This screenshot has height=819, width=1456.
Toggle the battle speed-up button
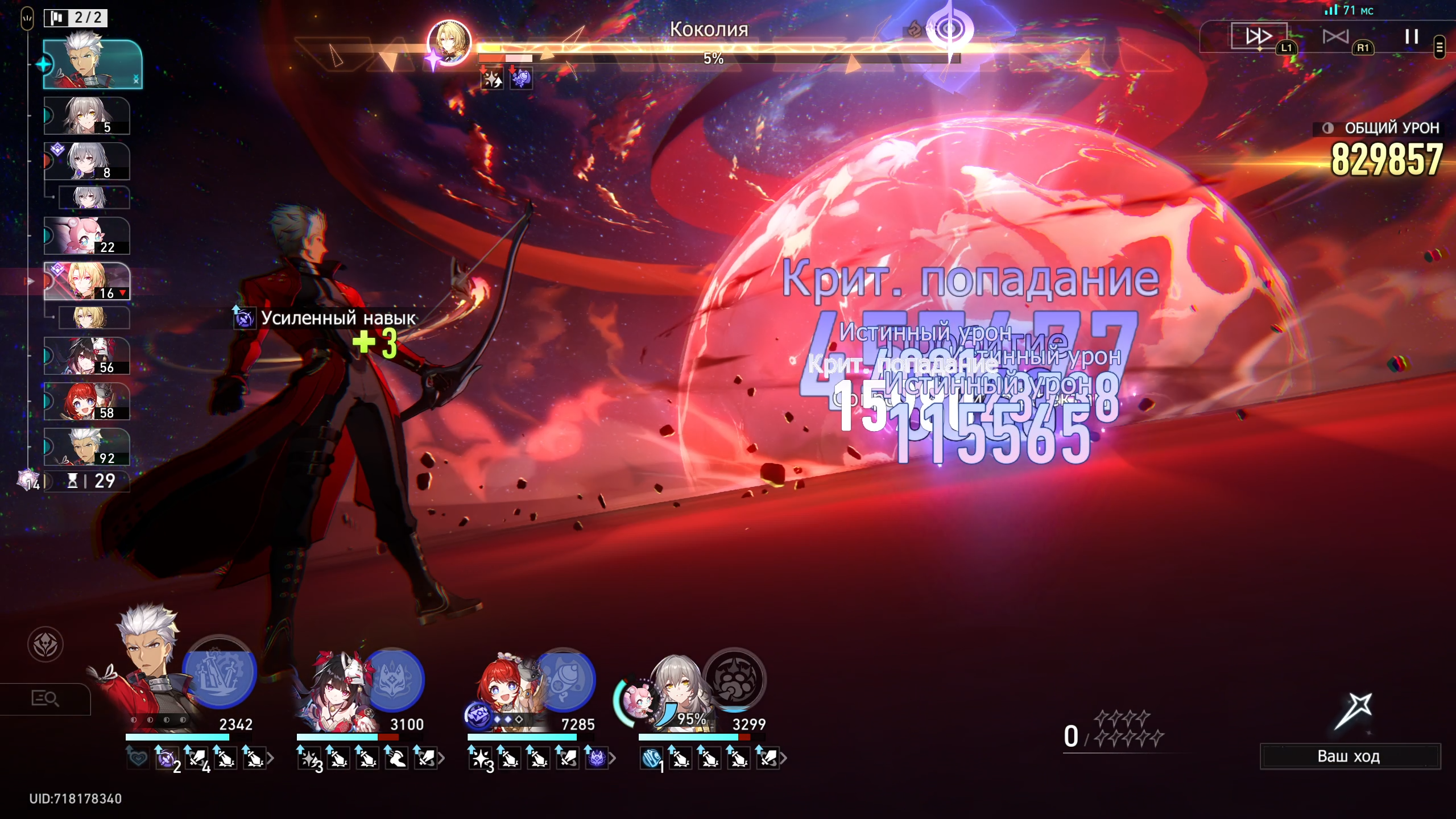point(1258,36)
